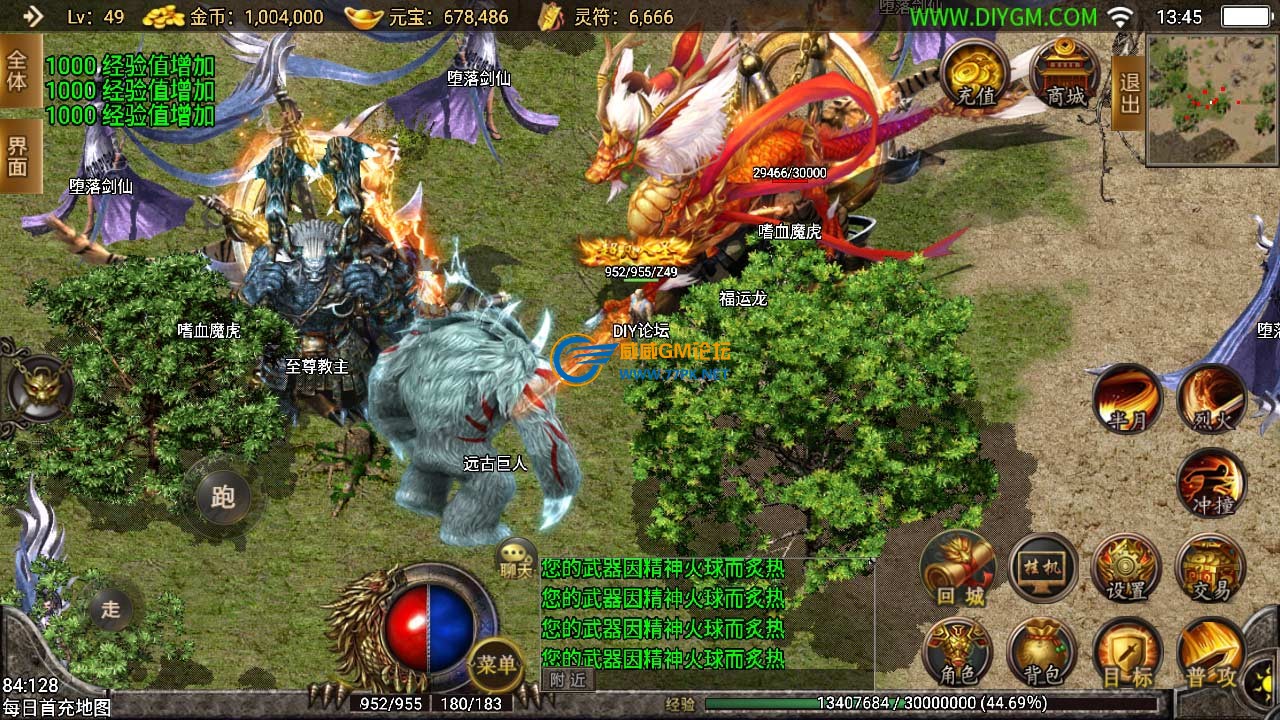The image size is (1280, 720).
Task: Open the 菜单 menu button
Action: [x=496, y=664]
